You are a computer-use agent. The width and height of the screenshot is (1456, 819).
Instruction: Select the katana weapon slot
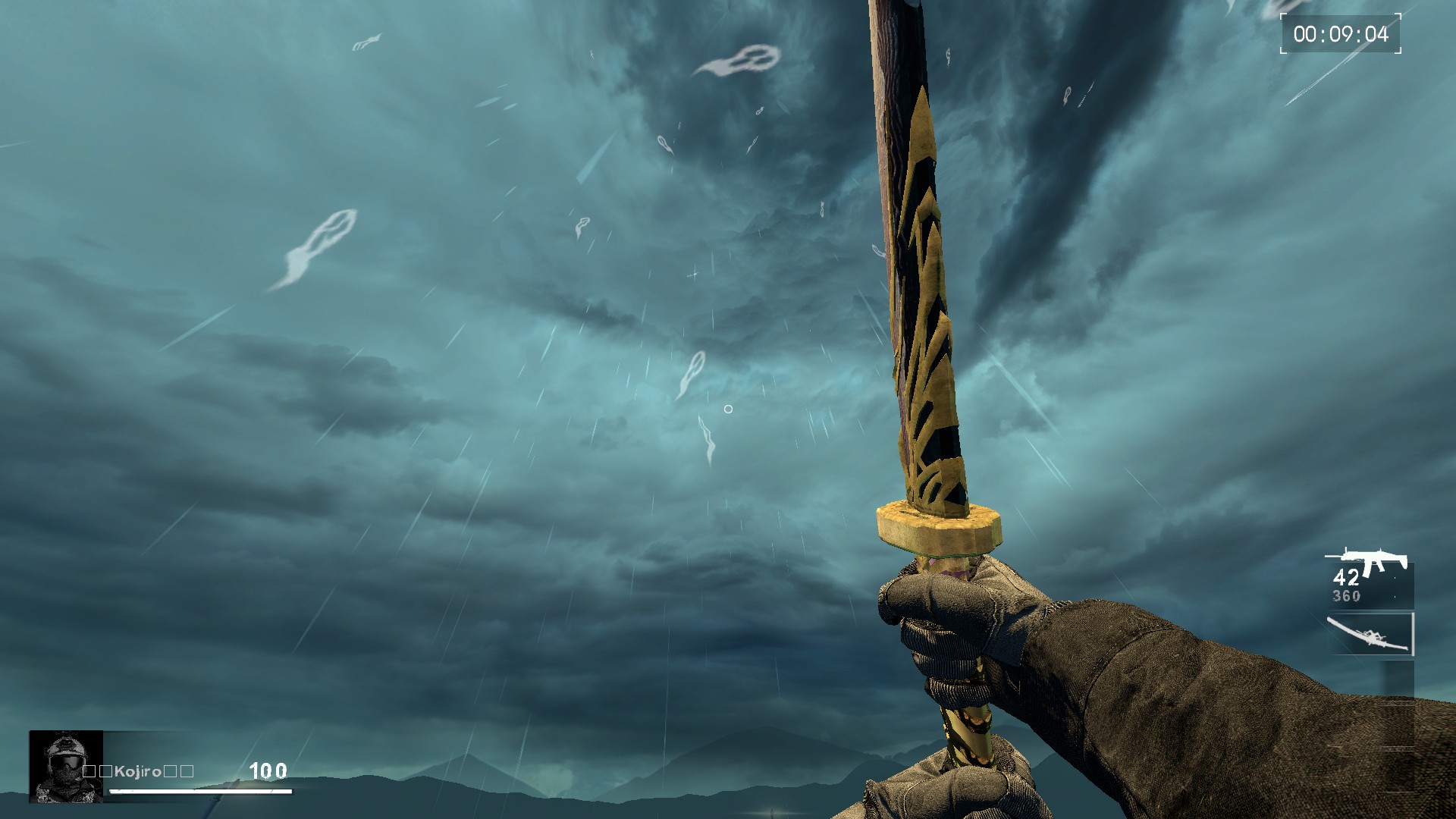point(1370,634)
